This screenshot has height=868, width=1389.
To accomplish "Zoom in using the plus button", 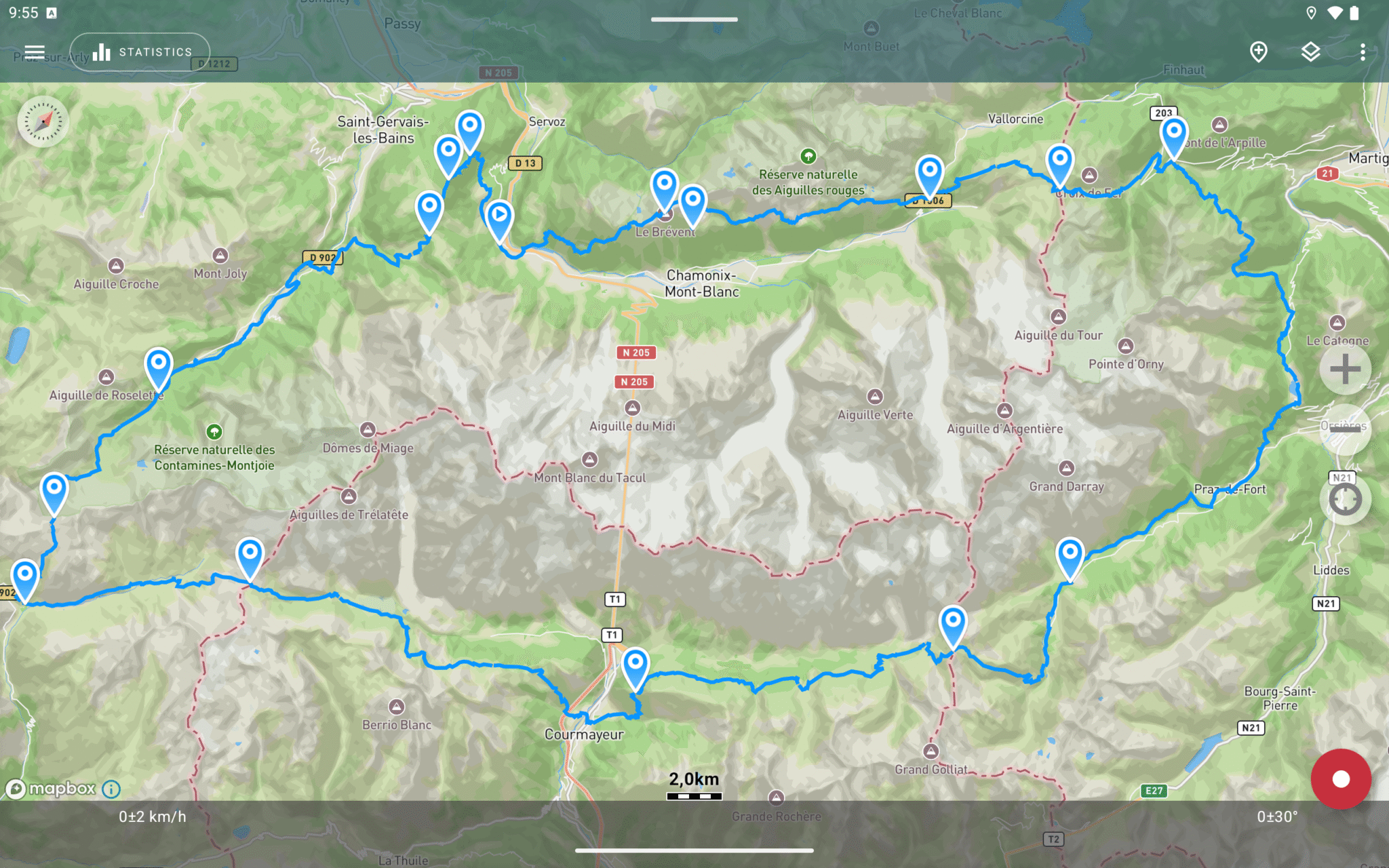I will (x=1345, y=370).
